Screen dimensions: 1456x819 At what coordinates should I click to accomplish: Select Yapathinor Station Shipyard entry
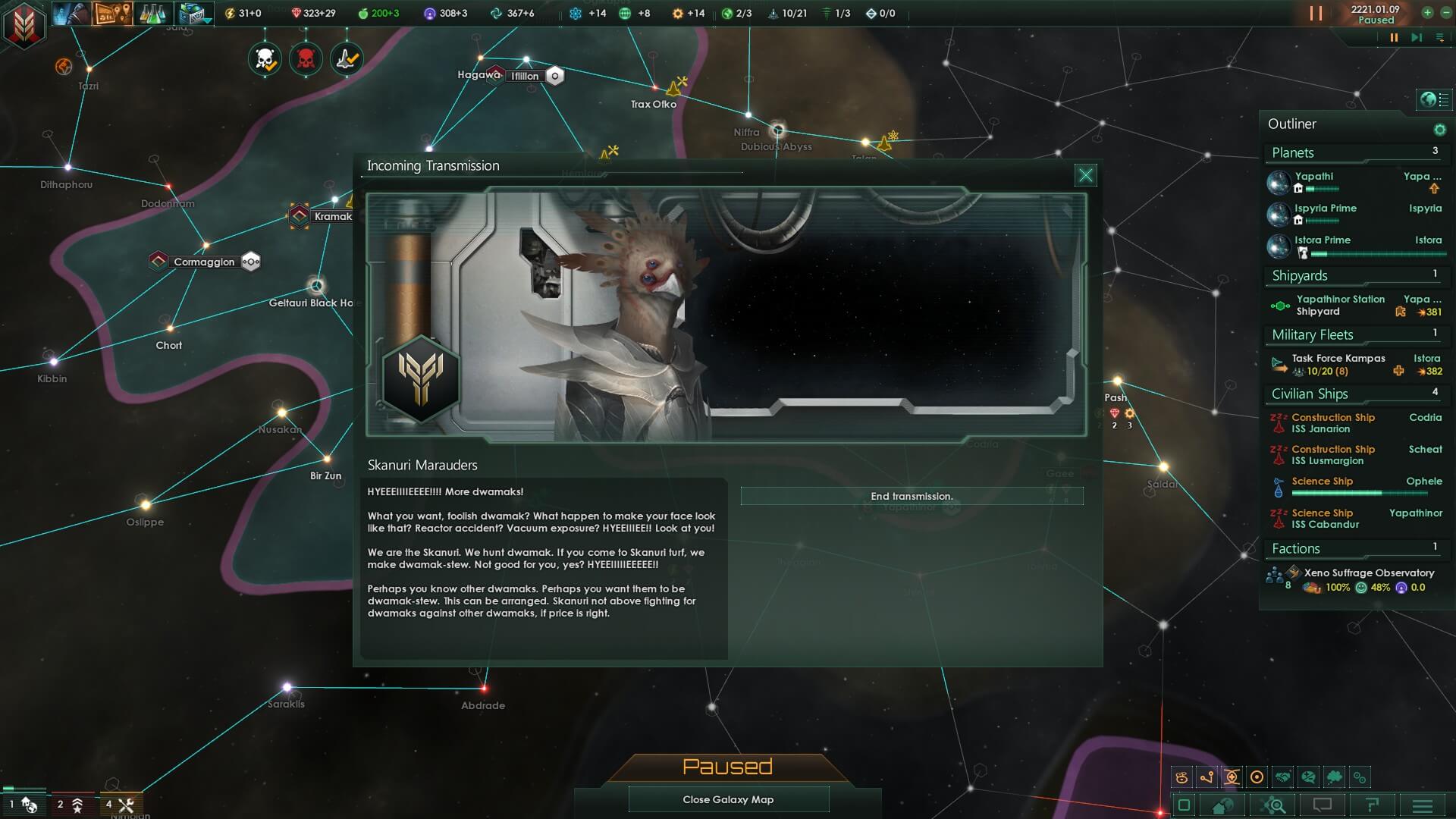1340,305
